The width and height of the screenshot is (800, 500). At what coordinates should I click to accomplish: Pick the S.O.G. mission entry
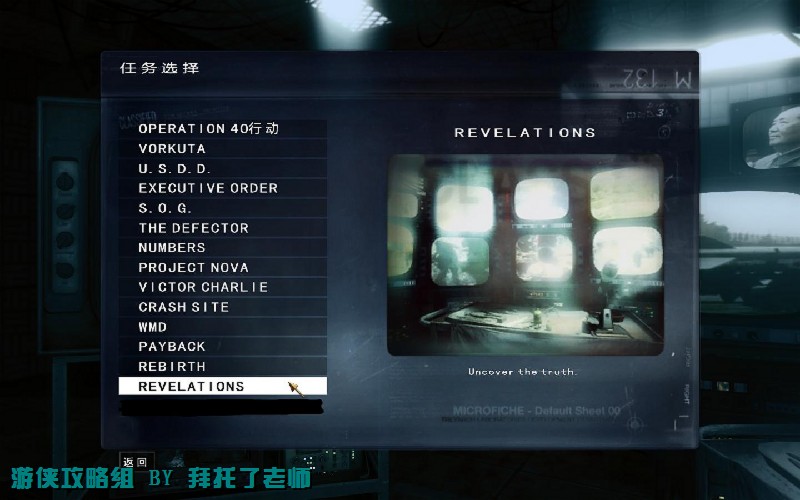click(165, 208)
